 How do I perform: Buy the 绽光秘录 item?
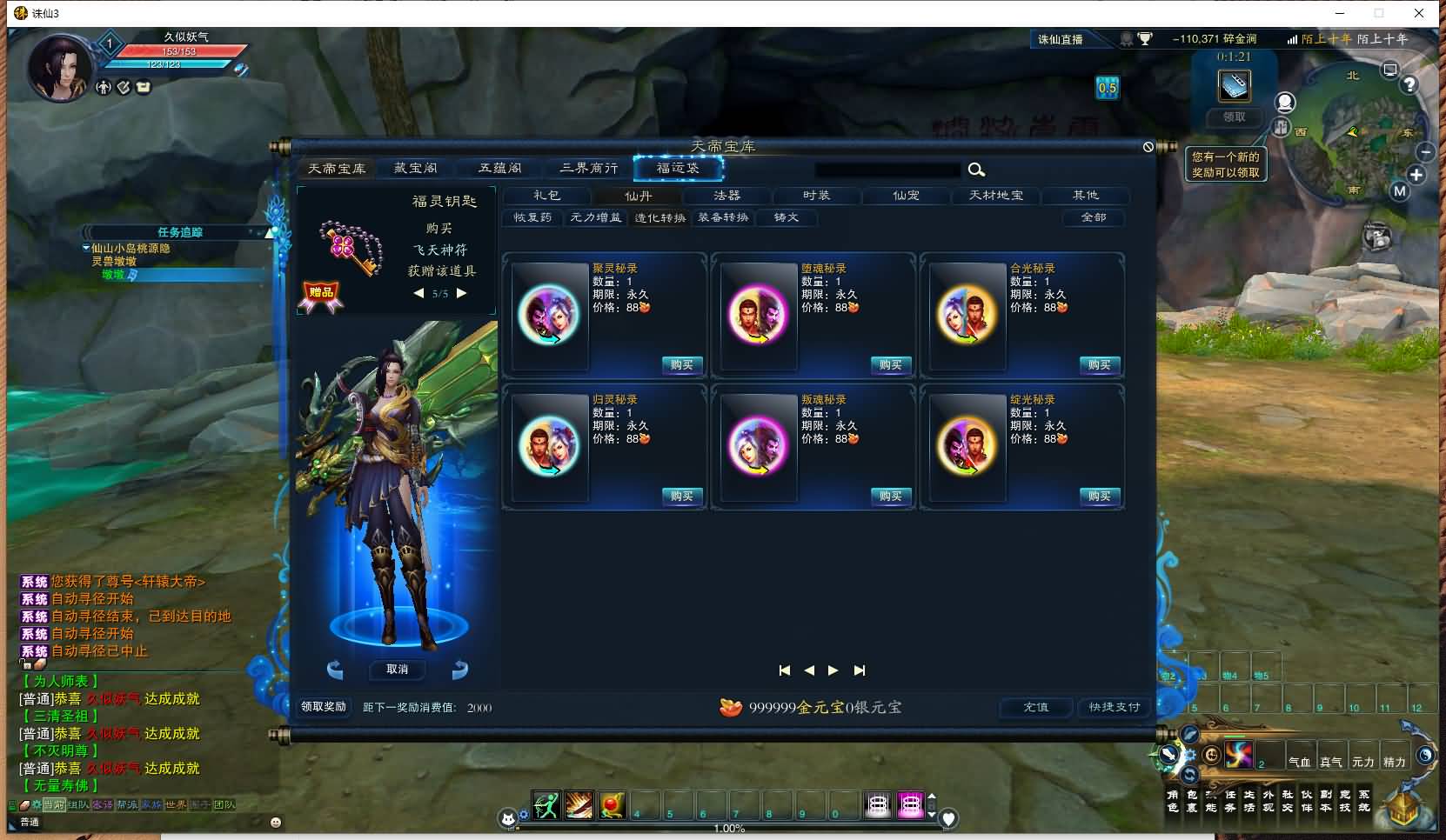click(x=1100, y=497)
